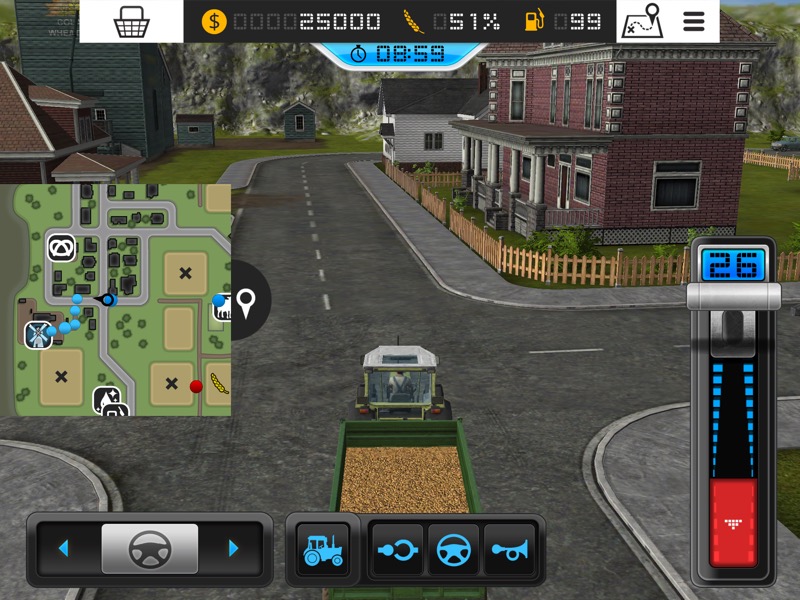800x600 pixels.
Task: Select the bakery pretzel marker on minimap
Action: pyautogui.click(x=61, y=248)
